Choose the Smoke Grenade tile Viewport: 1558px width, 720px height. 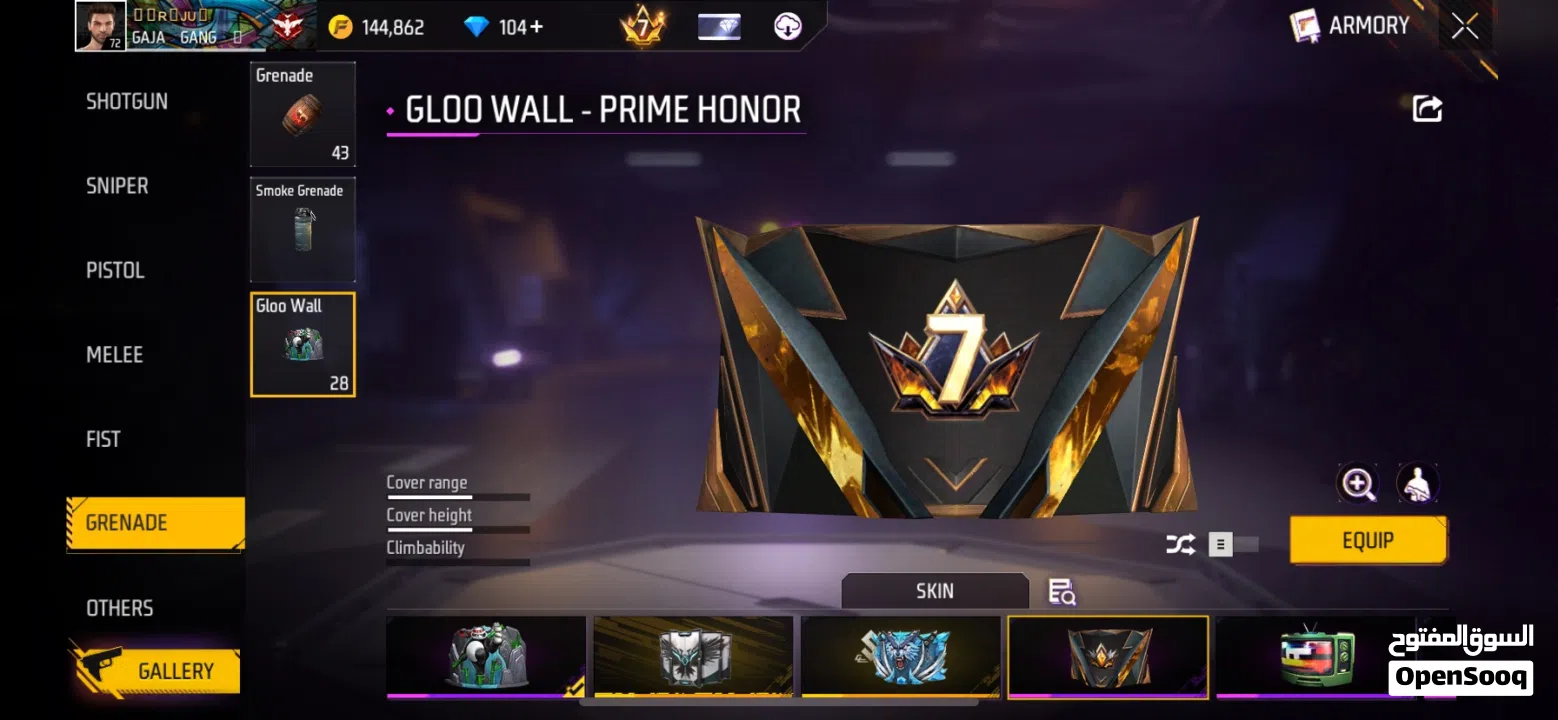pos(302,229)
